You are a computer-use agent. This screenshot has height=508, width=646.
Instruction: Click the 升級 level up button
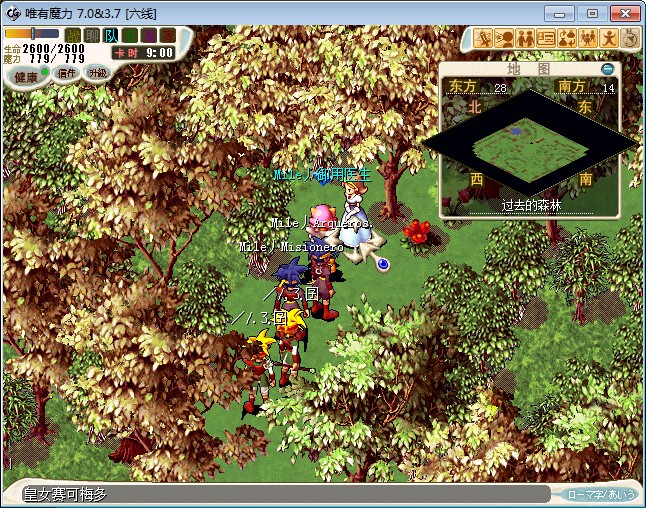[97, 73]
